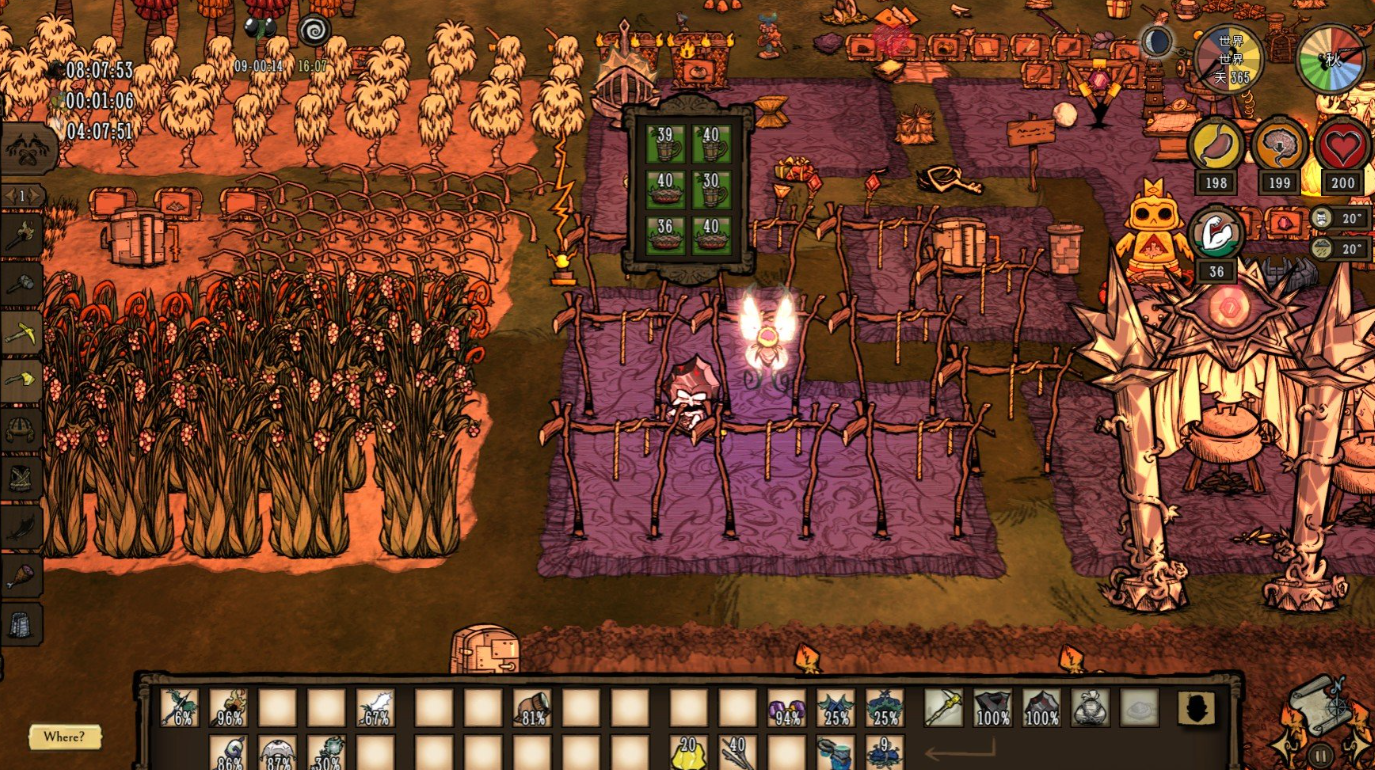The width and height of the screenshot is (1375, 770).
Task: Select the gold nugget stack of 20
Action: [x=687, y=753]
